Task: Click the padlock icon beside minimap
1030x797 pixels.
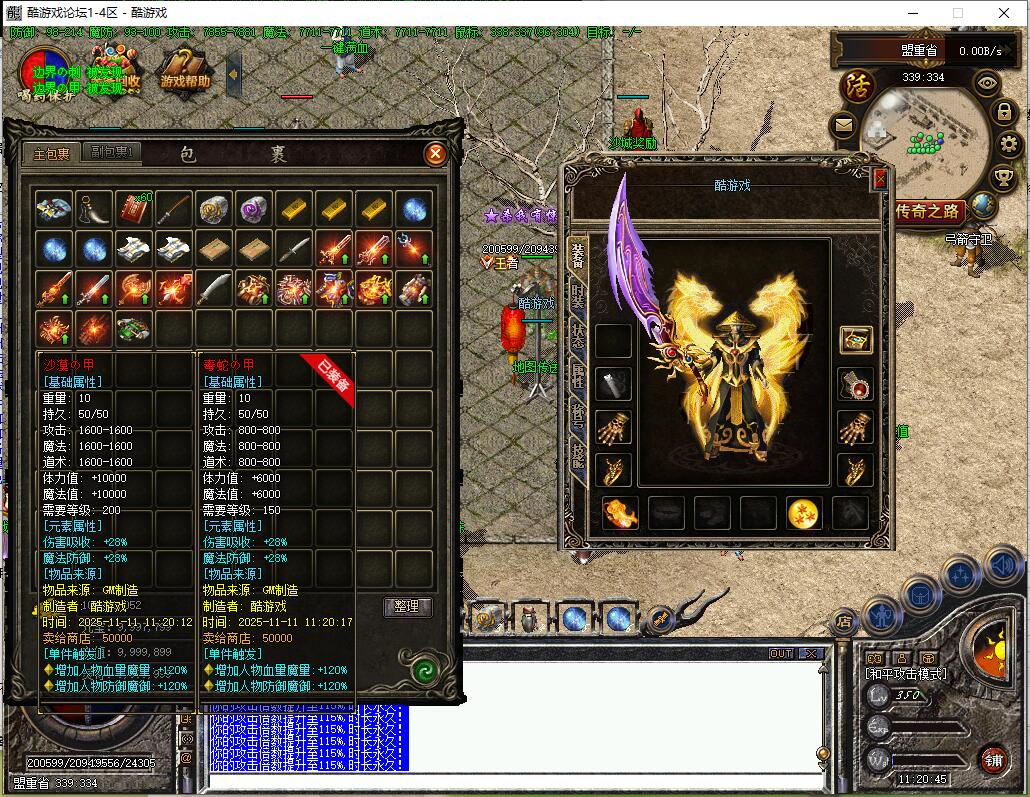Action: 1003,112
